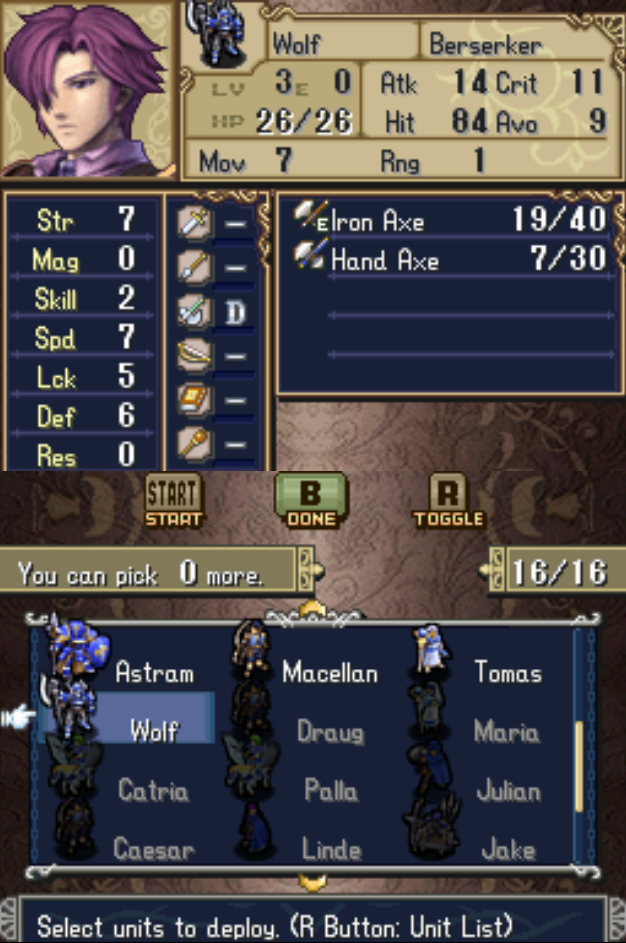Pick Palla from the unit list
The image size is (626, 943).
(329, 791)
